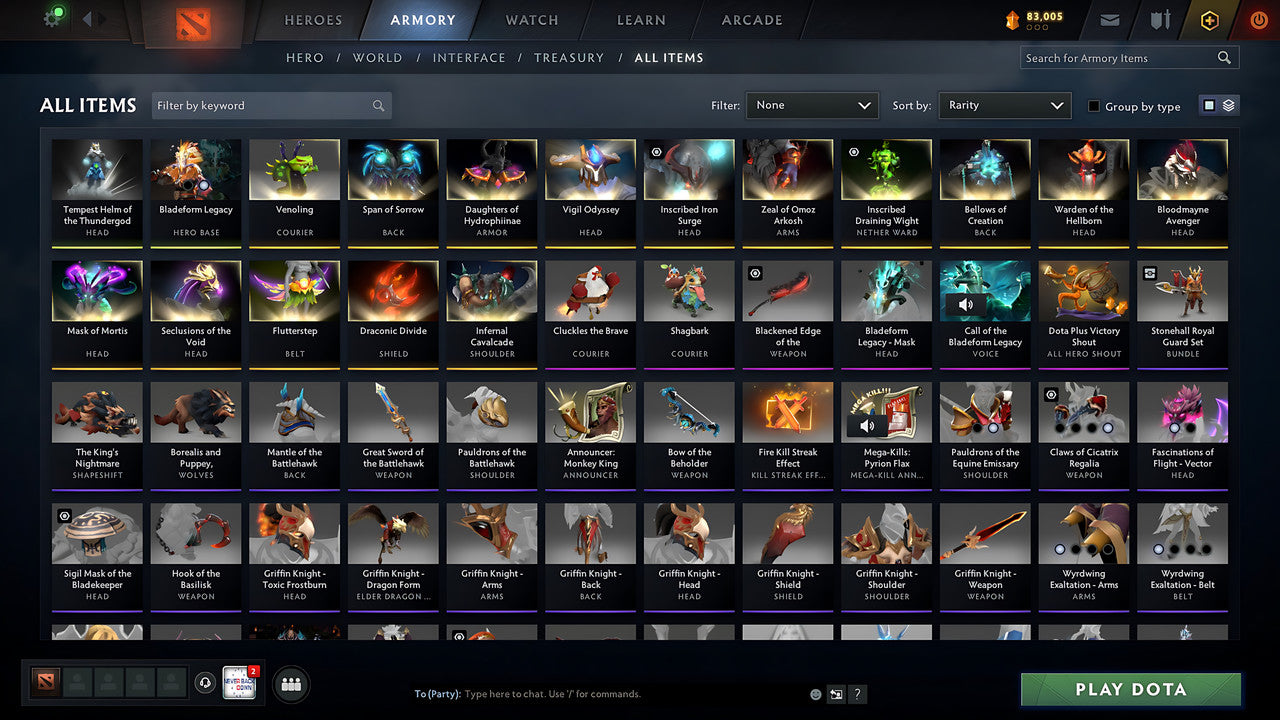
Task: Switch to the WATCH tab
Action: 530,20
